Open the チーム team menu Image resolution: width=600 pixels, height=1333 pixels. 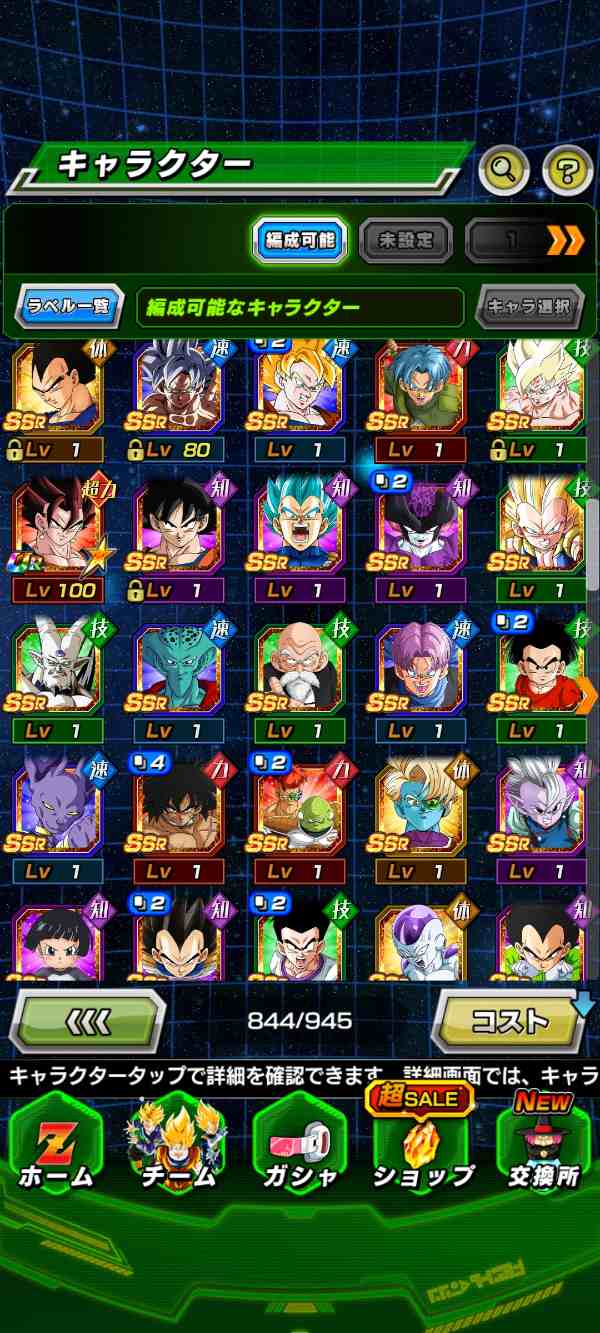click(177, 1145)
